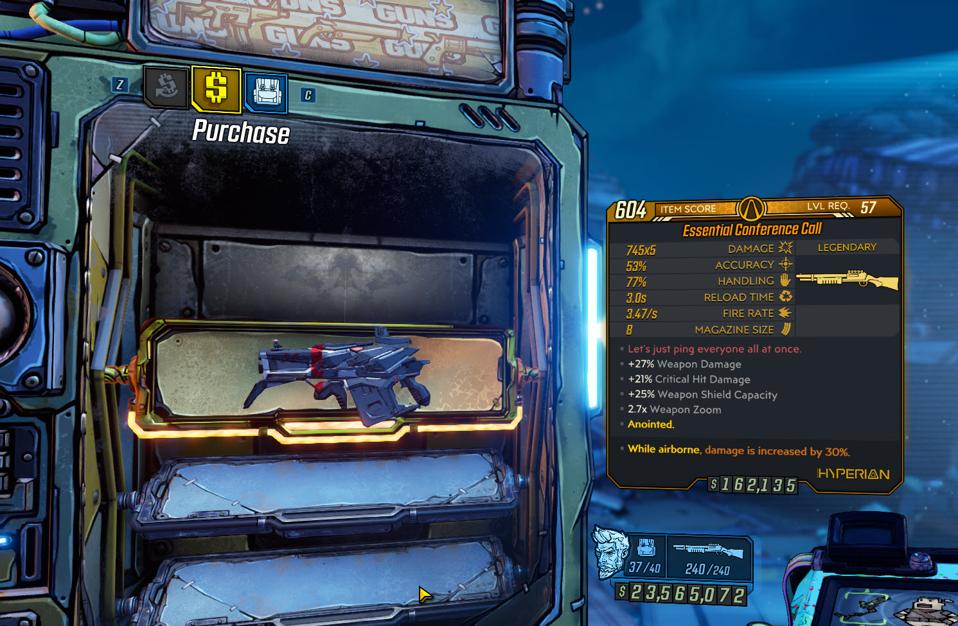
Task: Select the yellow Purchase dollar tab
Action: point(215,88)
